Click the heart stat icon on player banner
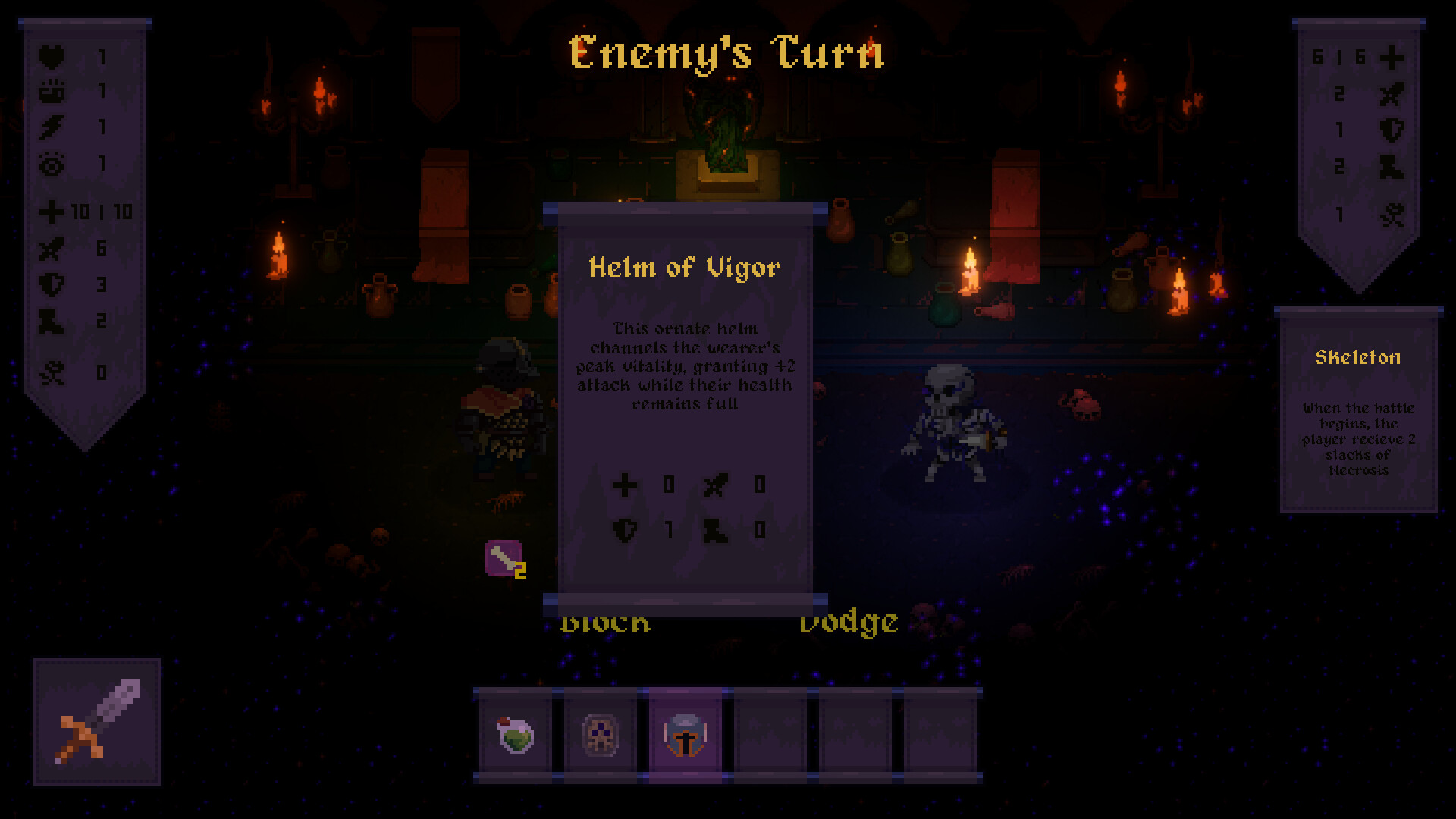Viewport: 1456px width, 819px height. 49,55
